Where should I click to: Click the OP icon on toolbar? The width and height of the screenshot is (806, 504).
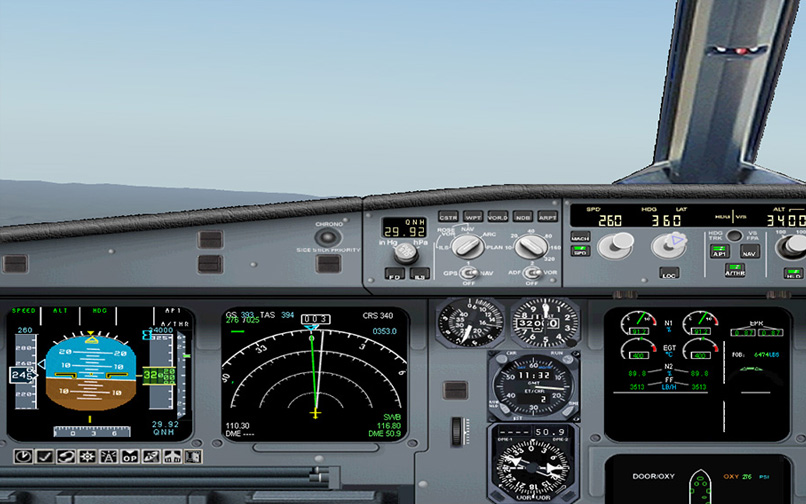pyautogui.click(x=130, y=456)
